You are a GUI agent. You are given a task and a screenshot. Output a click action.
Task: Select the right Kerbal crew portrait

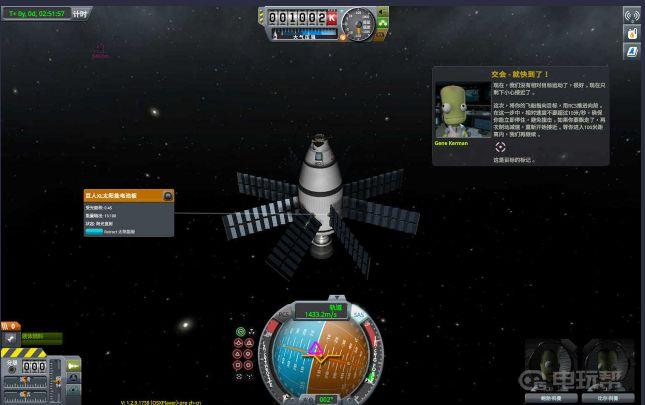click(606, 363)
